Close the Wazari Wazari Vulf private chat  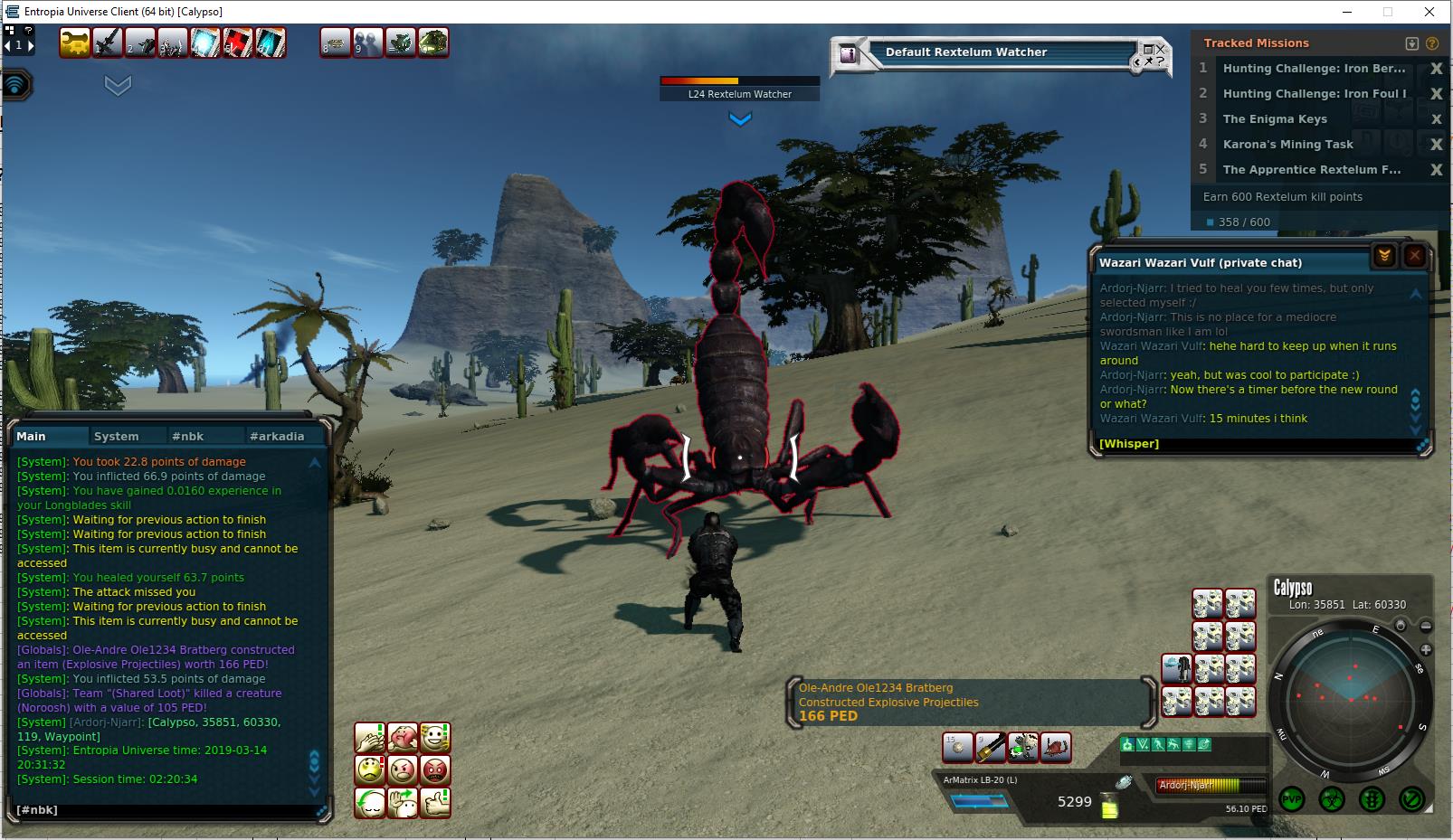(1415, 256)
